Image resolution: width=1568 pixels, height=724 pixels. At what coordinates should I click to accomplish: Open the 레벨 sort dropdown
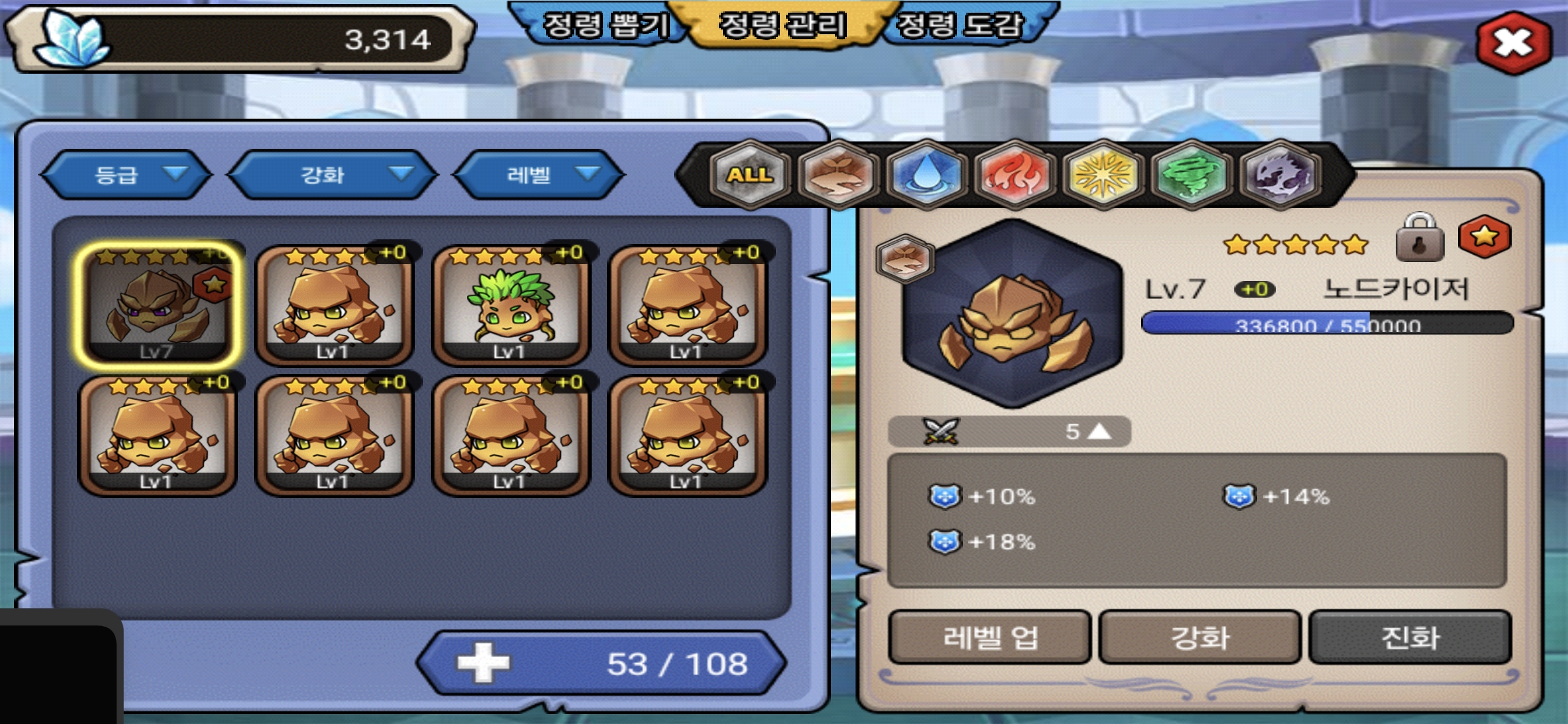[539, 175]
